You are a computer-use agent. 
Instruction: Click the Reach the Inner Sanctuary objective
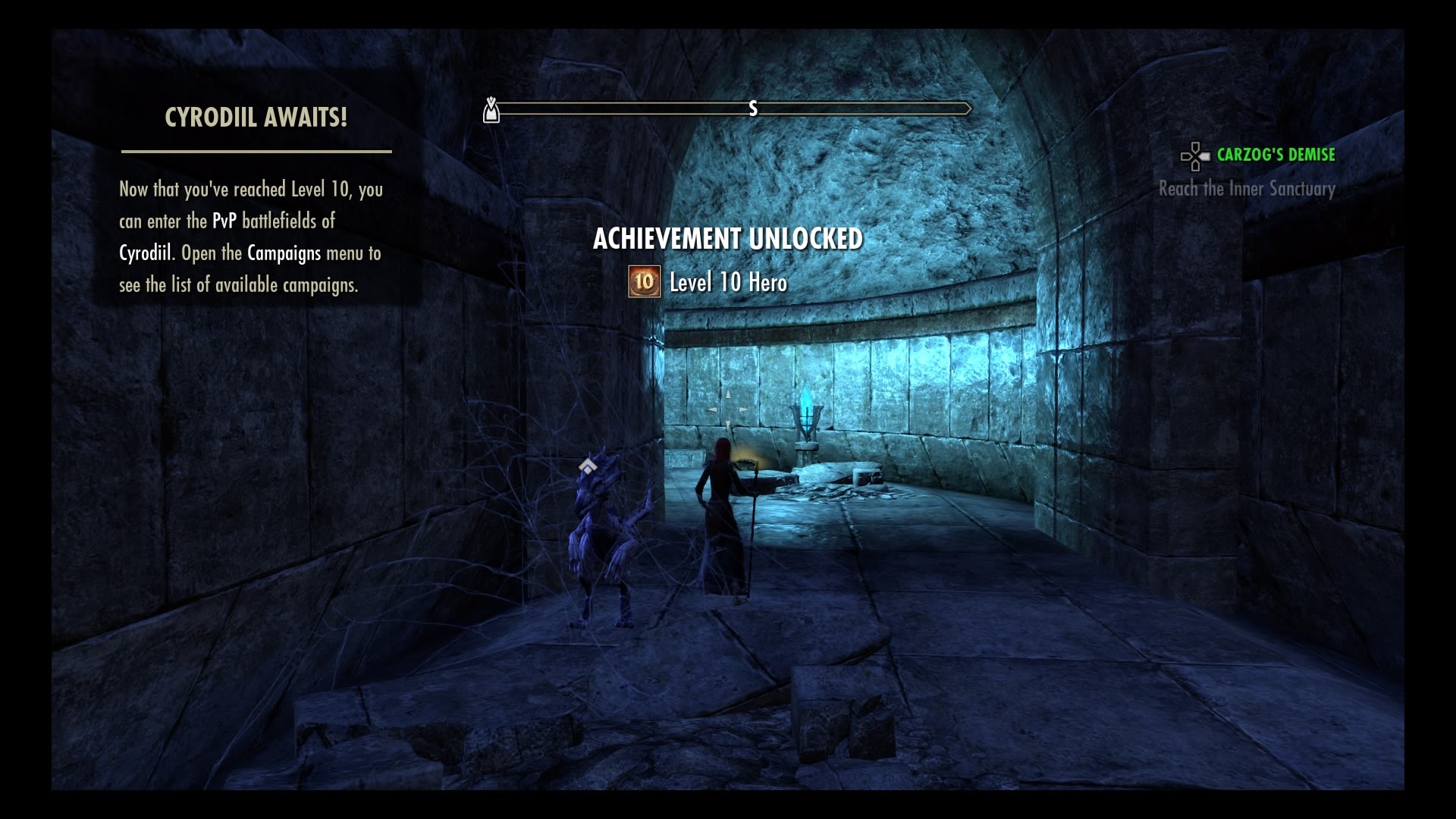(1246, 189)
